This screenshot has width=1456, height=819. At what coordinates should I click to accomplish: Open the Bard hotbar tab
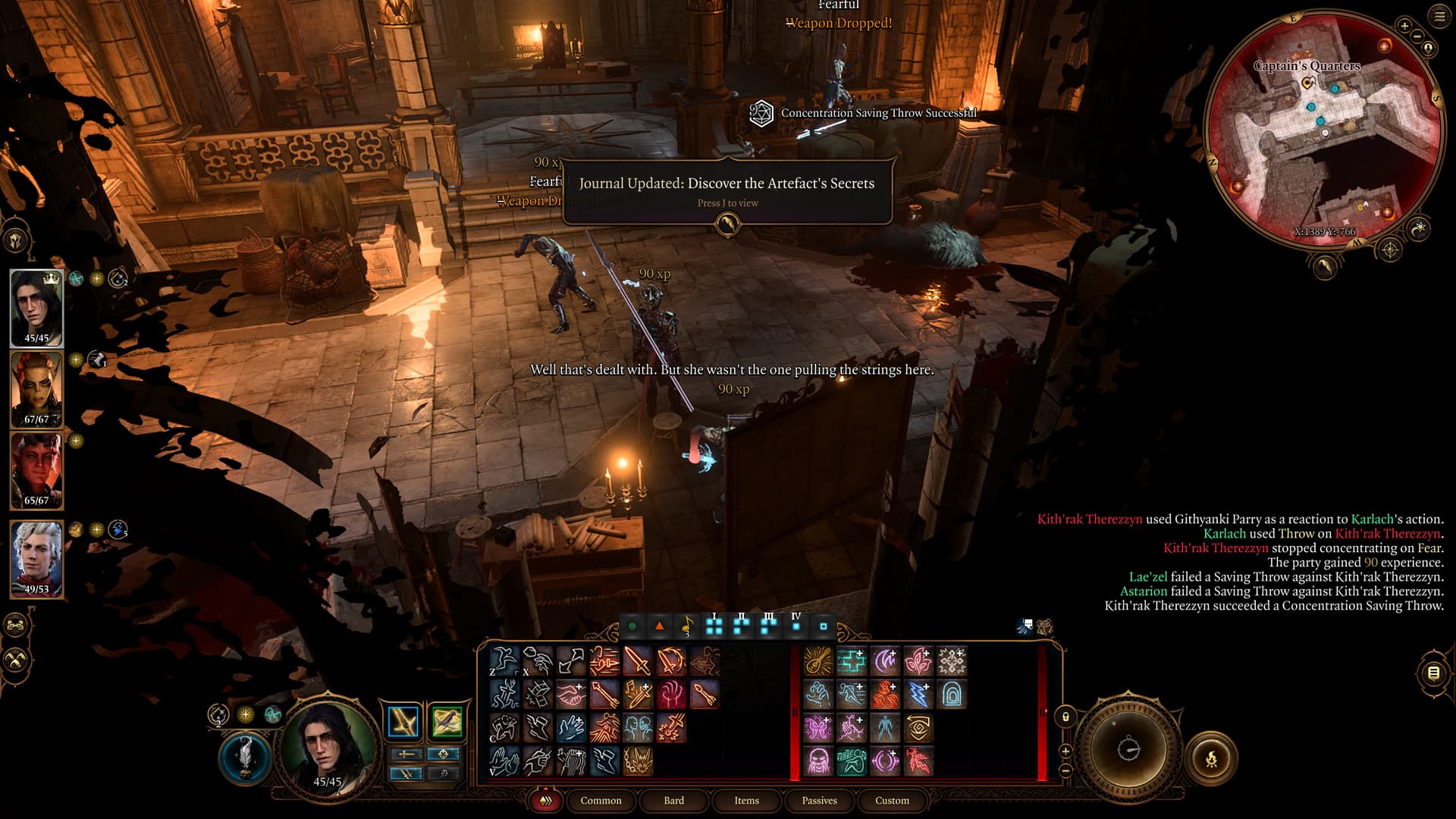(673, 800)
